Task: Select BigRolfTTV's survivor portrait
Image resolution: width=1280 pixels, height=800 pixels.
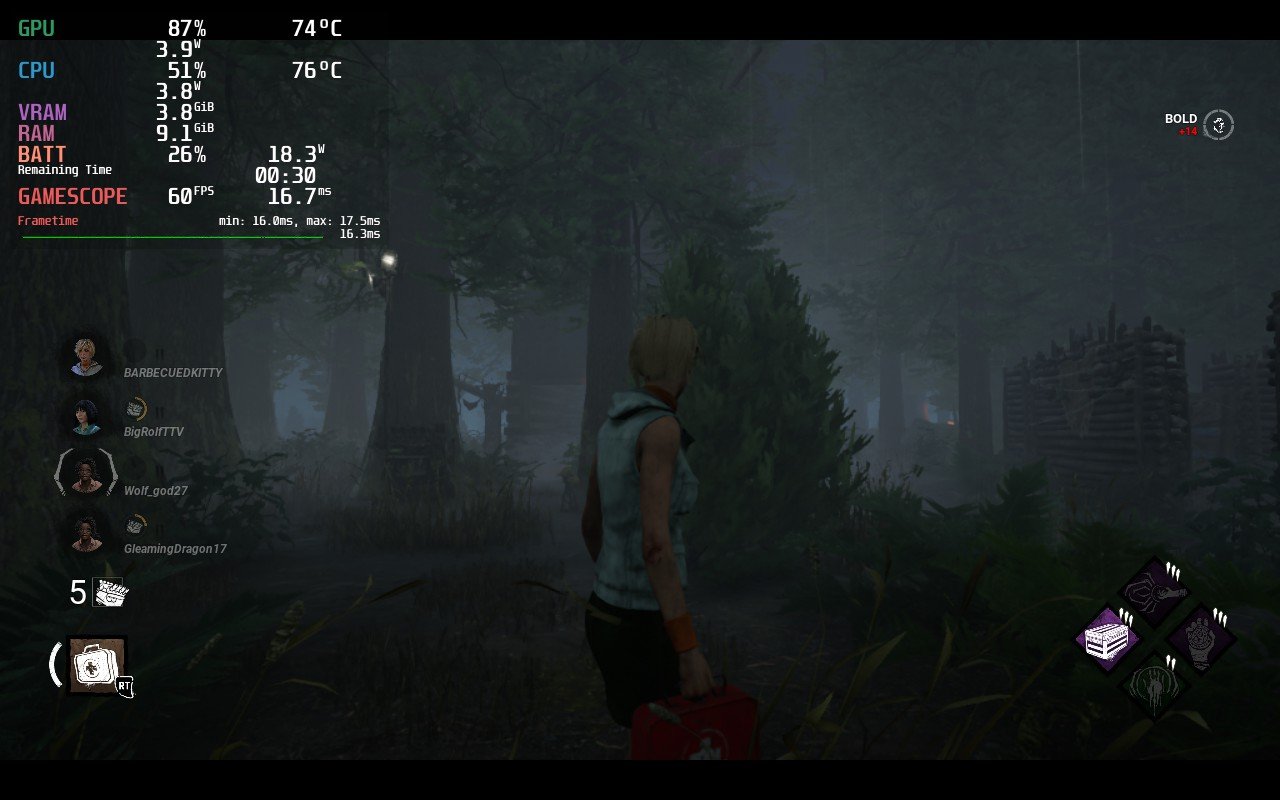Action: tap(86, 415)
